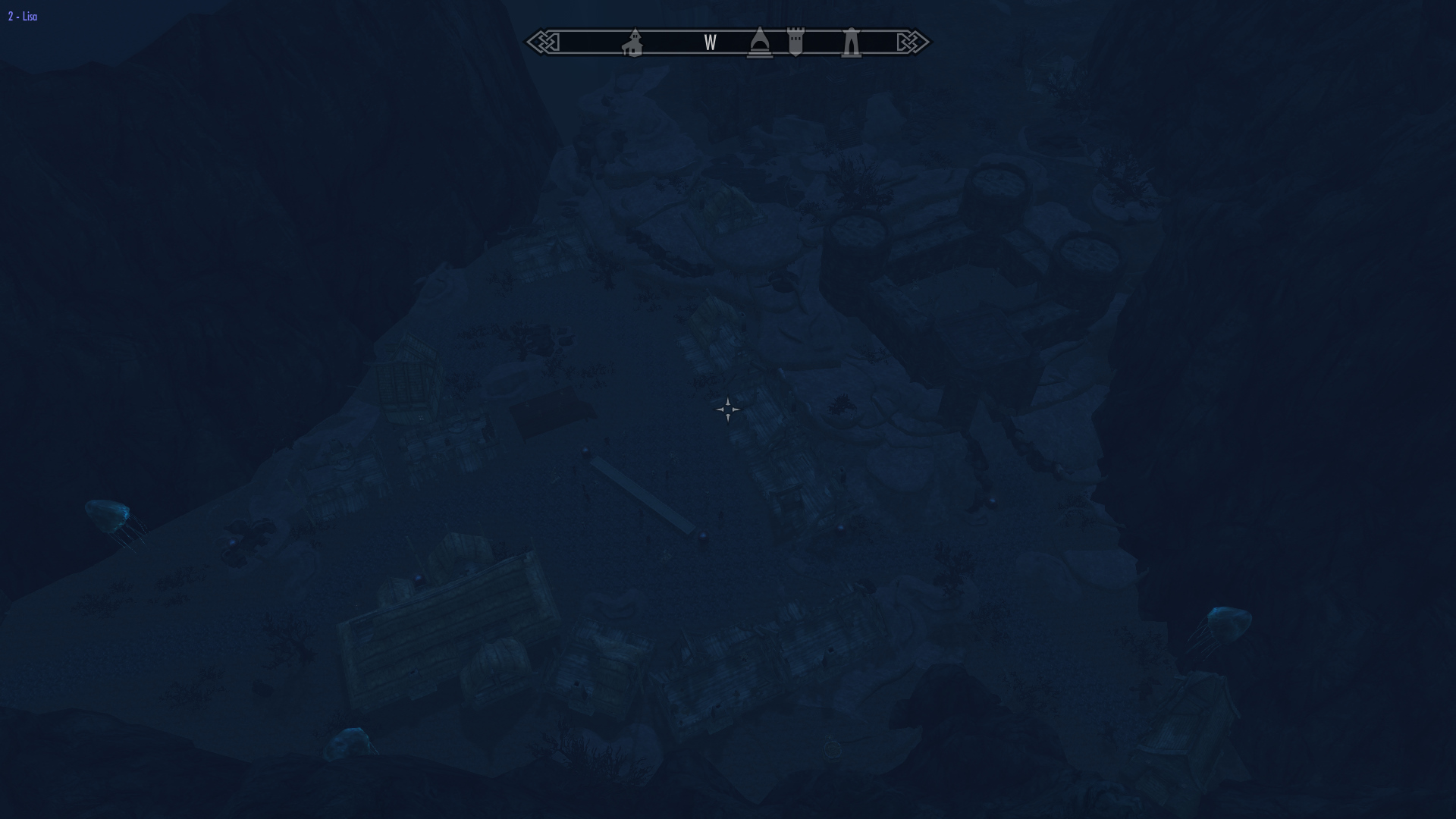1456x819 pixels.
Task: Select the tall stone pillar compass marker
Action: (851, 42)
